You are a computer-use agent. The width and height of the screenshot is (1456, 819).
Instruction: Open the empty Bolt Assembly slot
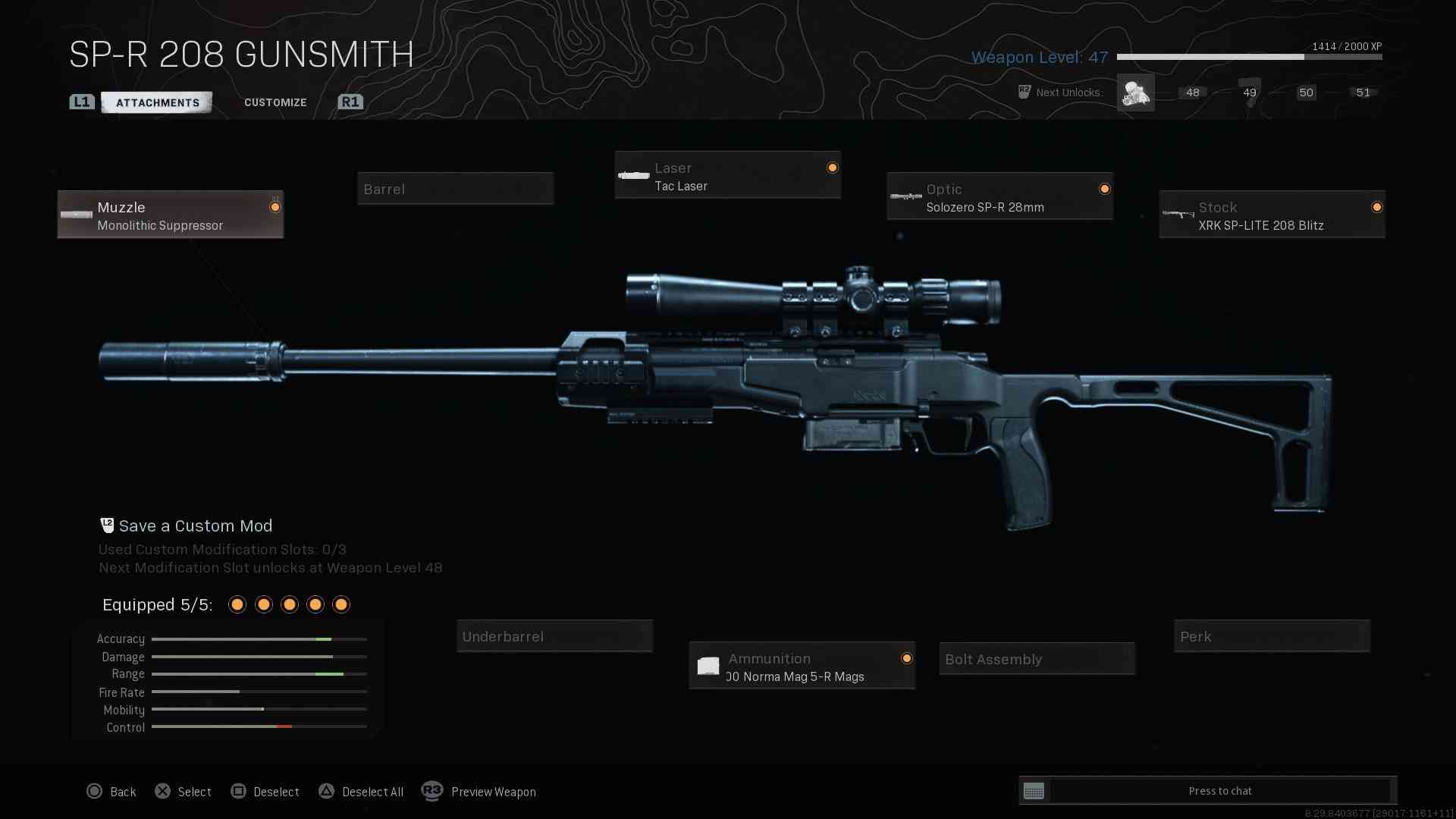[1037, 659]
